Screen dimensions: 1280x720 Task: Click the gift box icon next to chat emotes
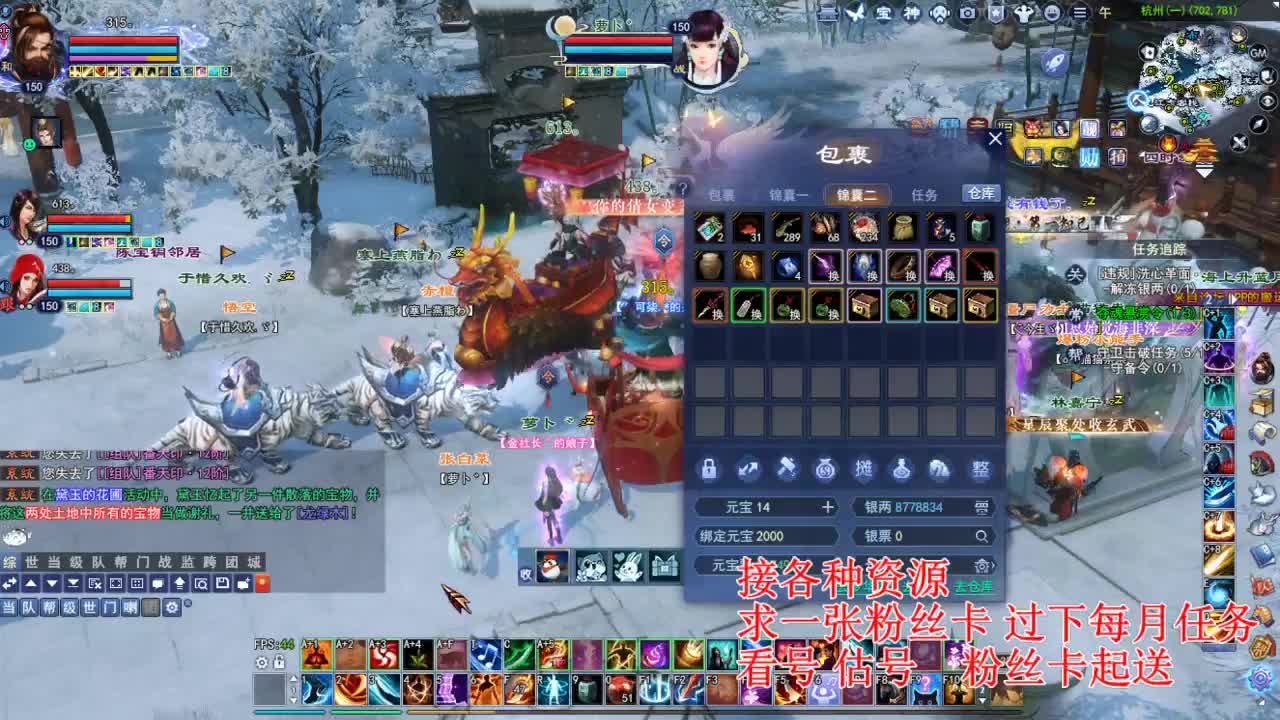(x=665, y=565)
